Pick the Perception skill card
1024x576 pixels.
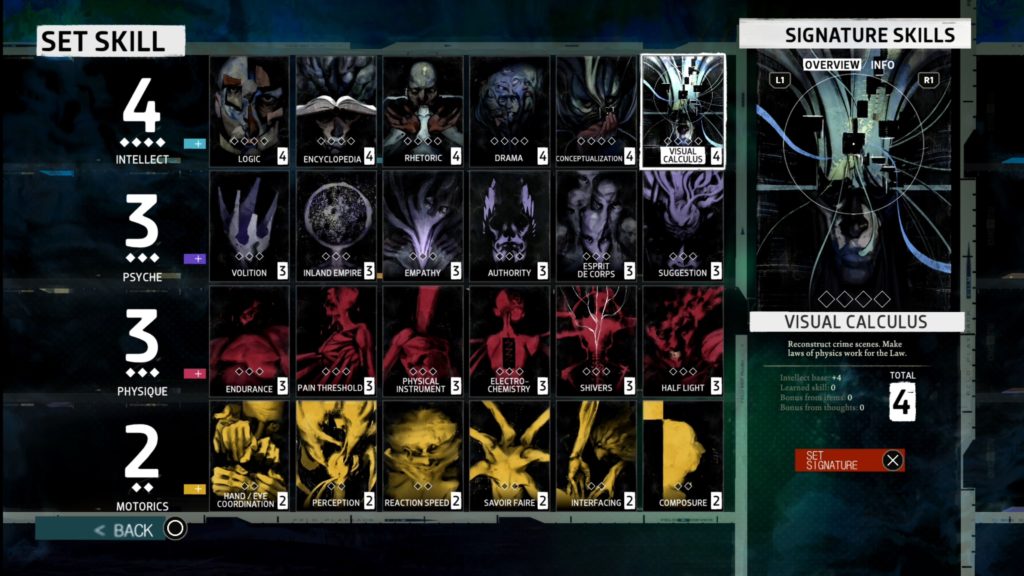click(336, 456)
